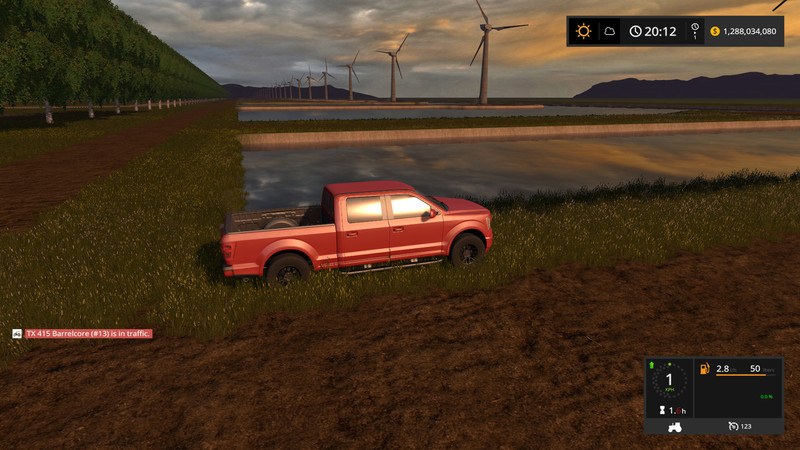Click the sunny weather icon

pyautogui.click(x=584, y=31)
